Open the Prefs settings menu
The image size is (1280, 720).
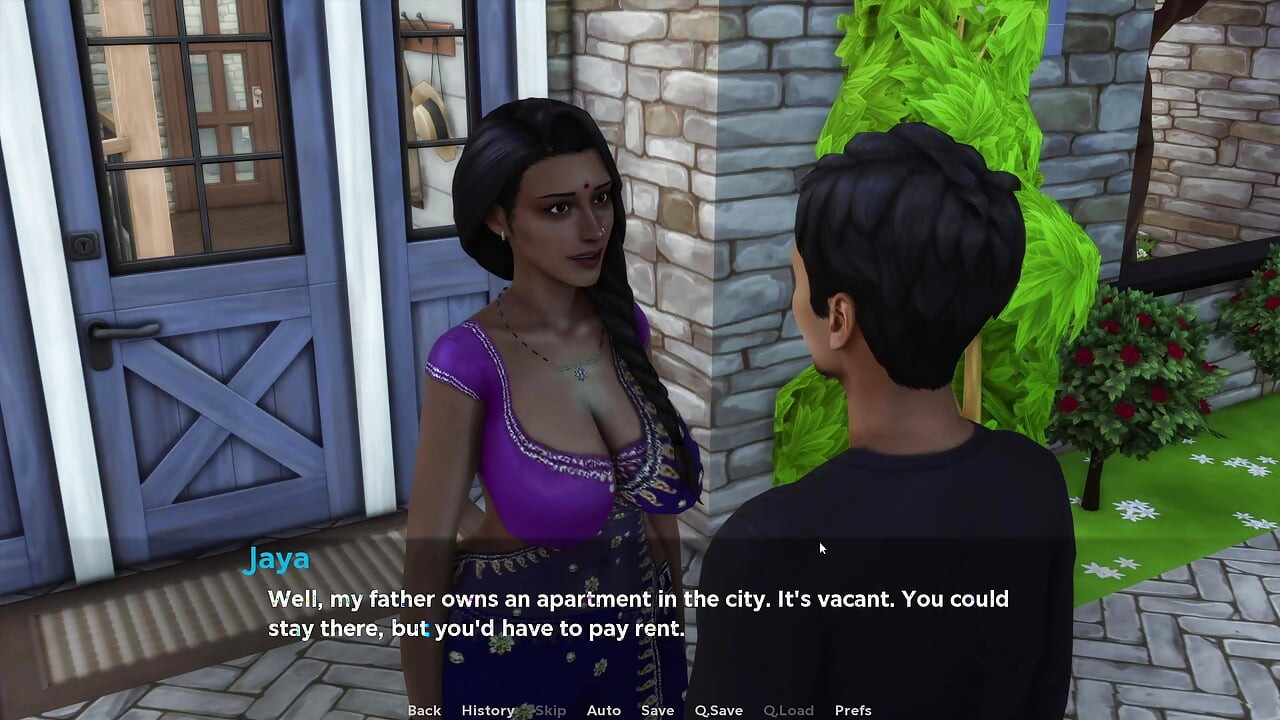click(852, 710)
